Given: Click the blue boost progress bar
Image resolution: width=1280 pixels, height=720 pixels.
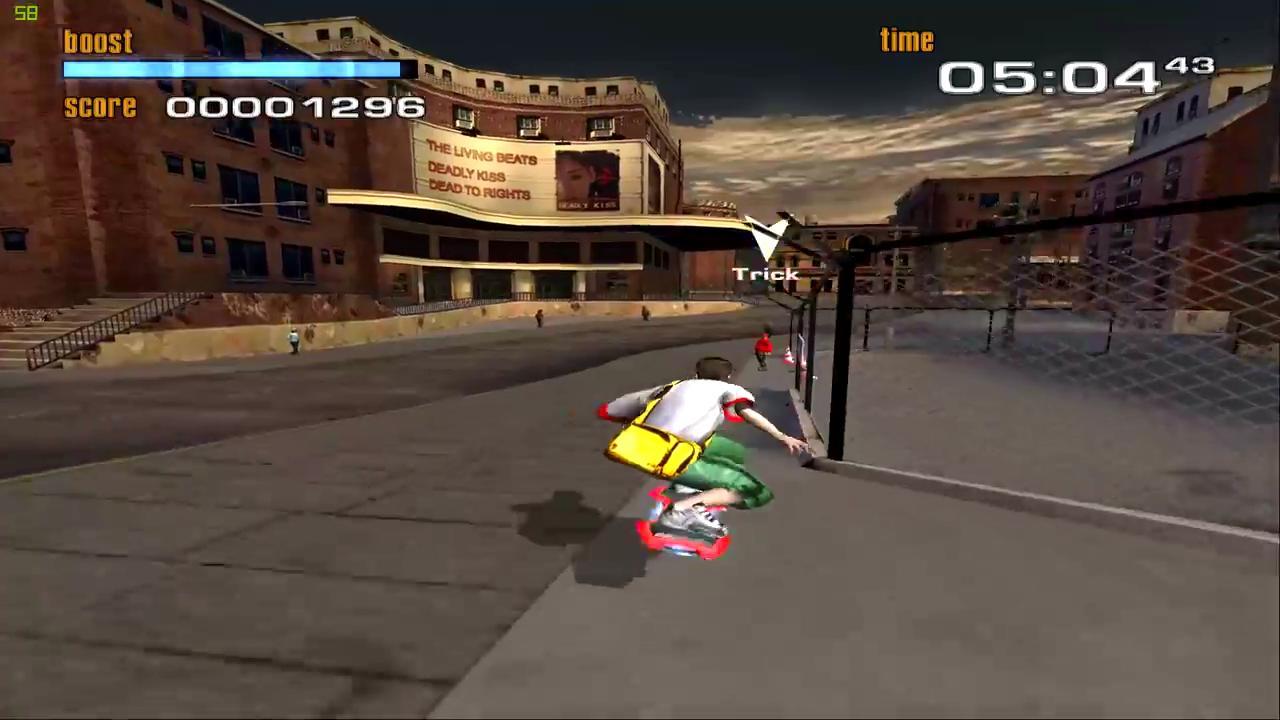Looking at the screenshot, I should (230, 69).
